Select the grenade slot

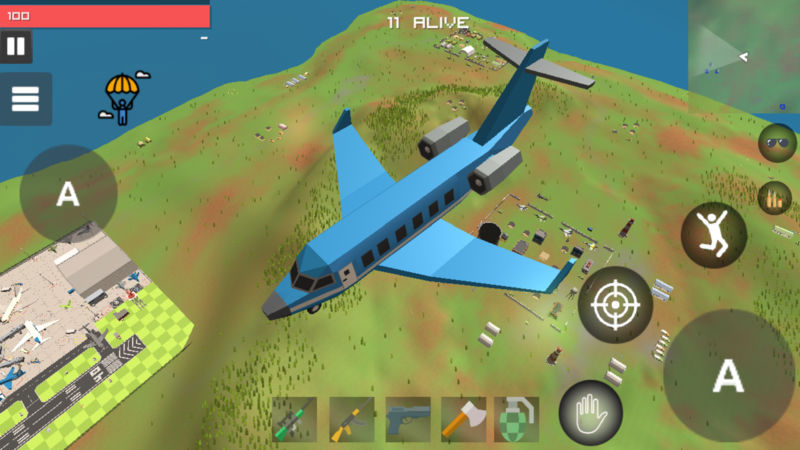517,419
